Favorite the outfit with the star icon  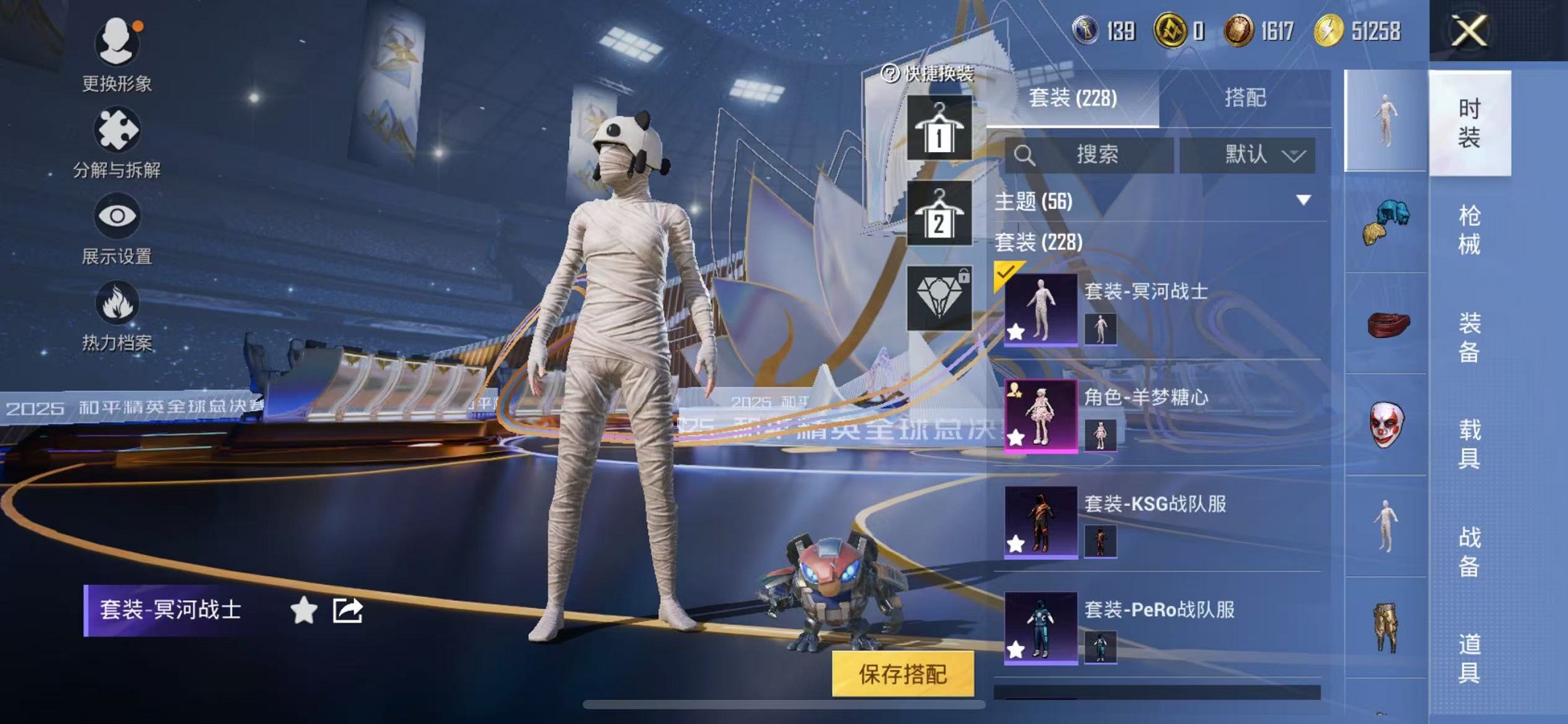[303, 610]
